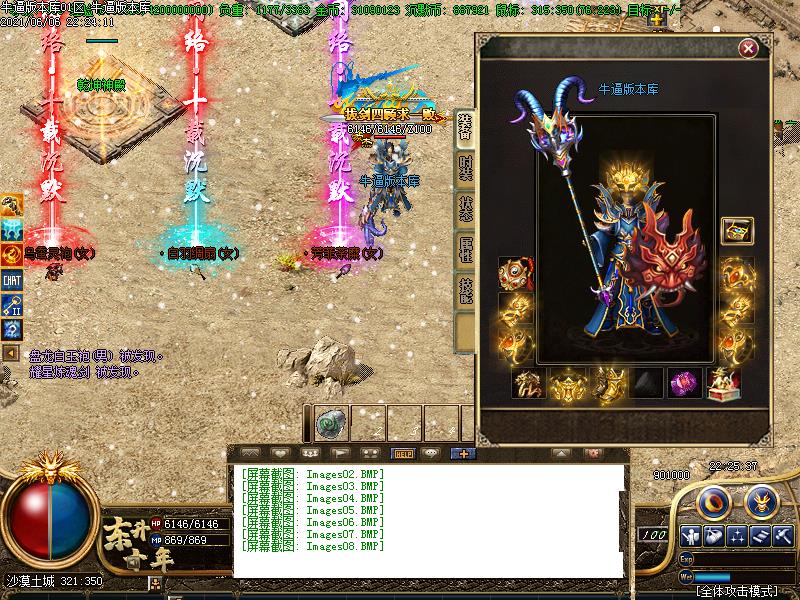Click the sparkling stars HUD icon

(x=738, y=536)
